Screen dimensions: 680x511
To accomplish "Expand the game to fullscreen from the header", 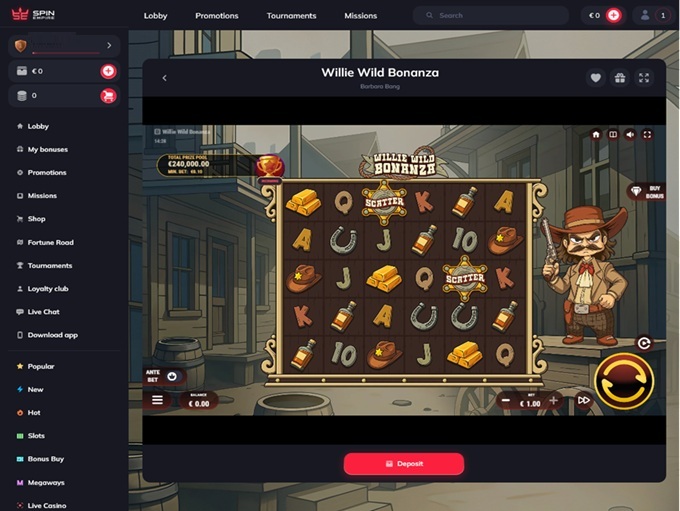I will coord(644,78).
